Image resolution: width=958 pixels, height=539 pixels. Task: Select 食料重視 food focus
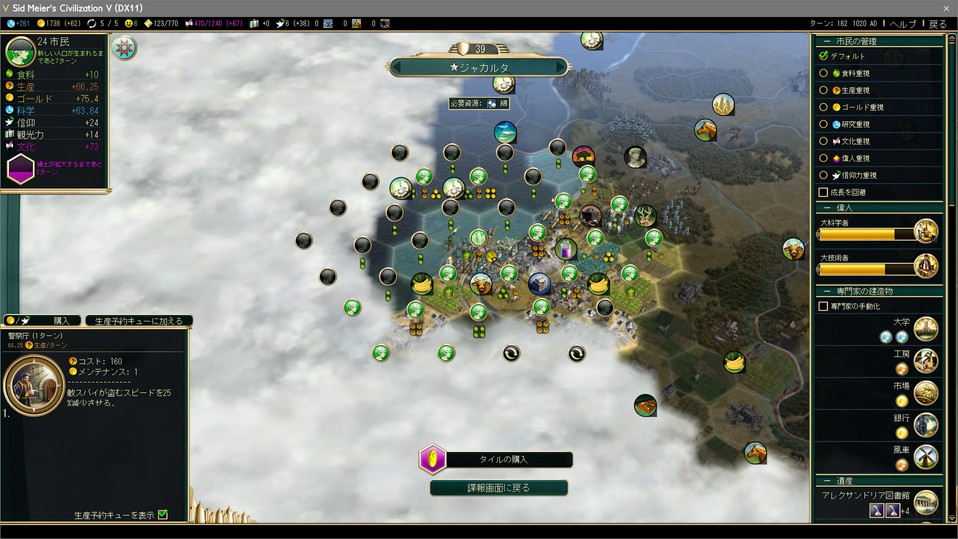pos(824,73)
